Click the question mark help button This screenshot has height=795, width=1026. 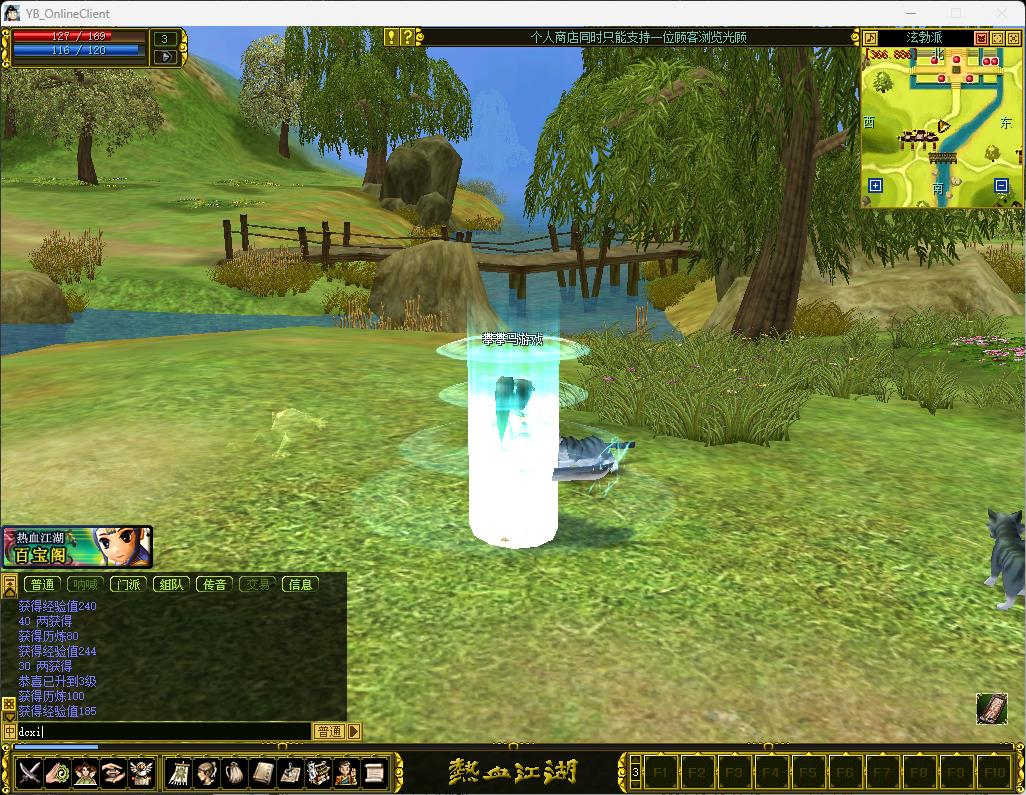pos(407,37)
